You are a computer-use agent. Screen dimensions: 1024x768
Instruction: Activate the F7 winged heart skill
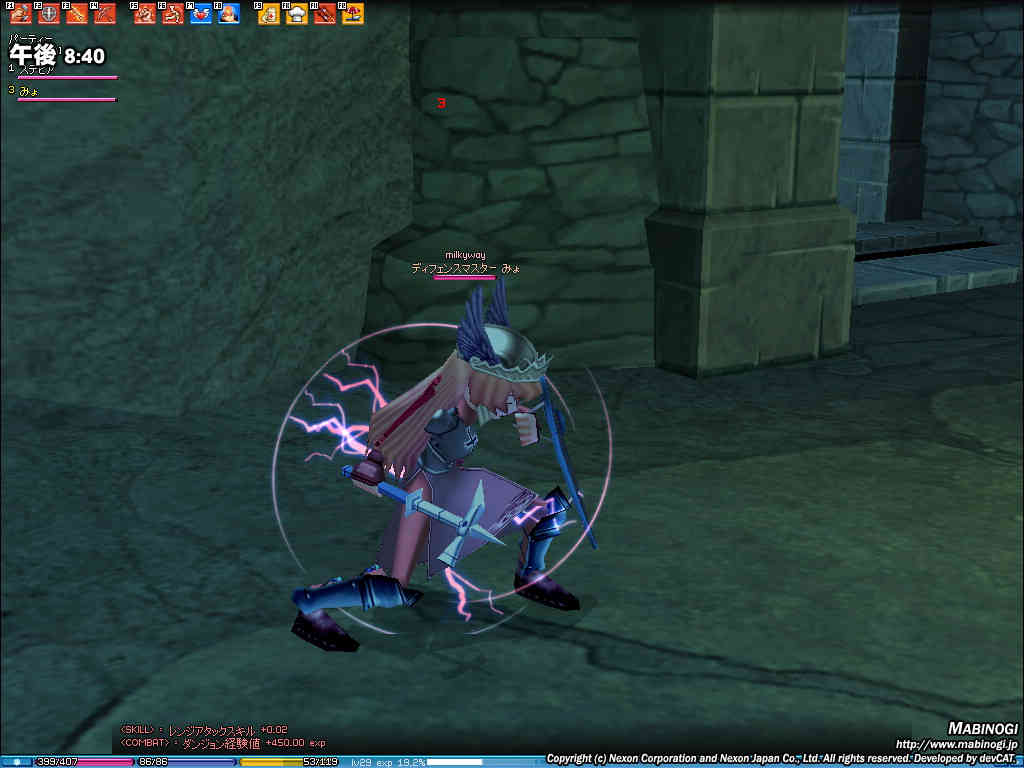201,15
